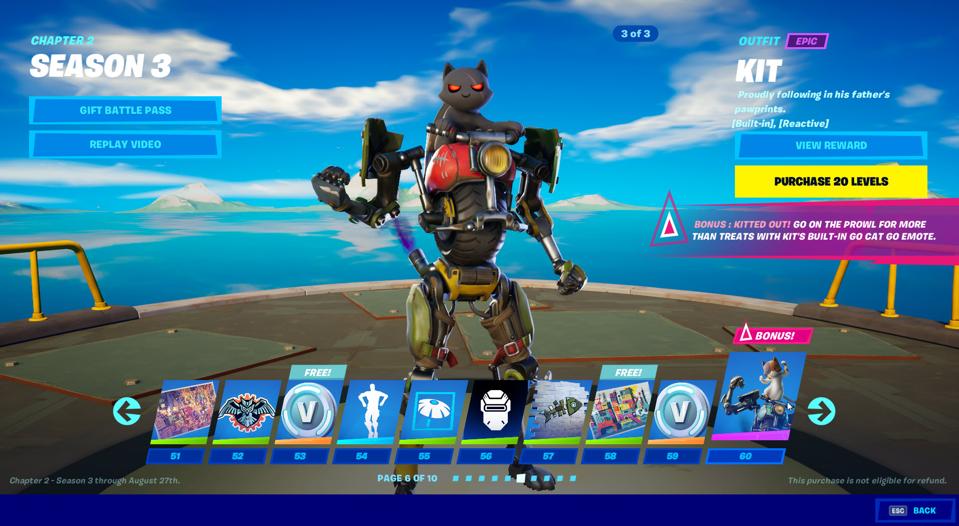
Task: Select the tier 57 fish skeleton spray
Action: tap(556, 412)
